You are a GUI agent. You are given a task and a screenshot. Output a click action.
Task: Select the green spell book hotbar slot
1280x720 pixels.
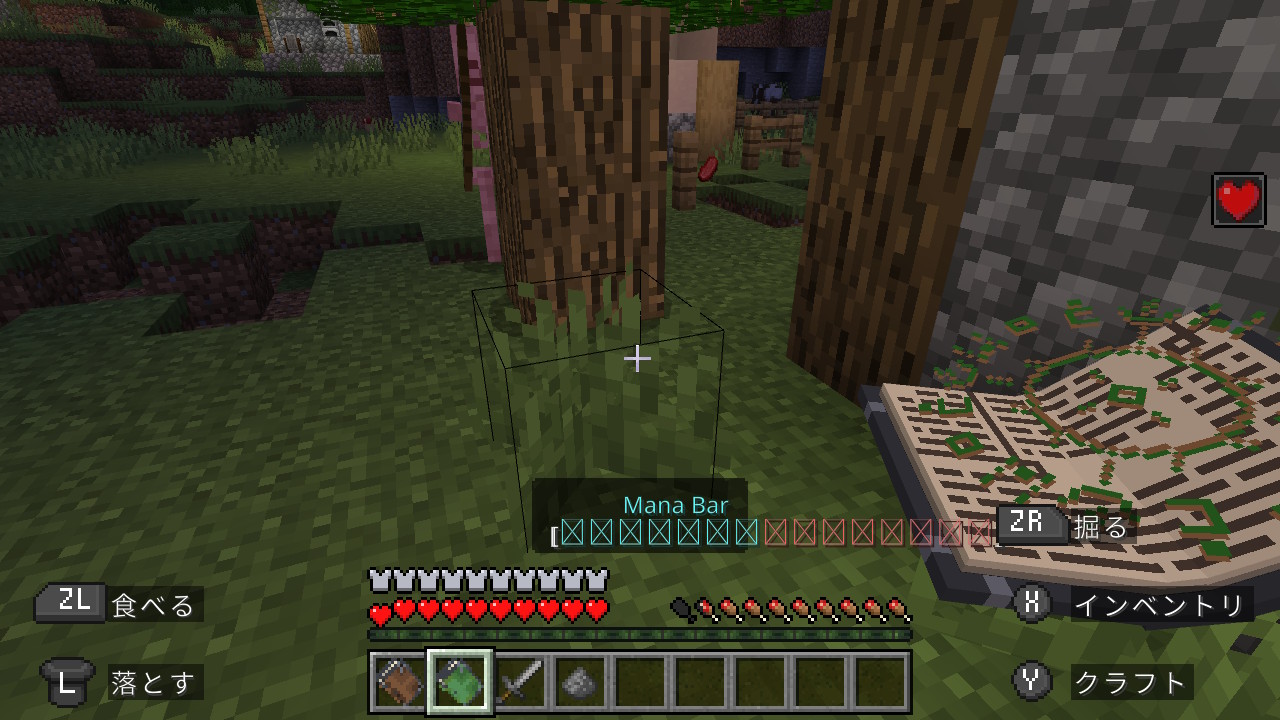460,683
